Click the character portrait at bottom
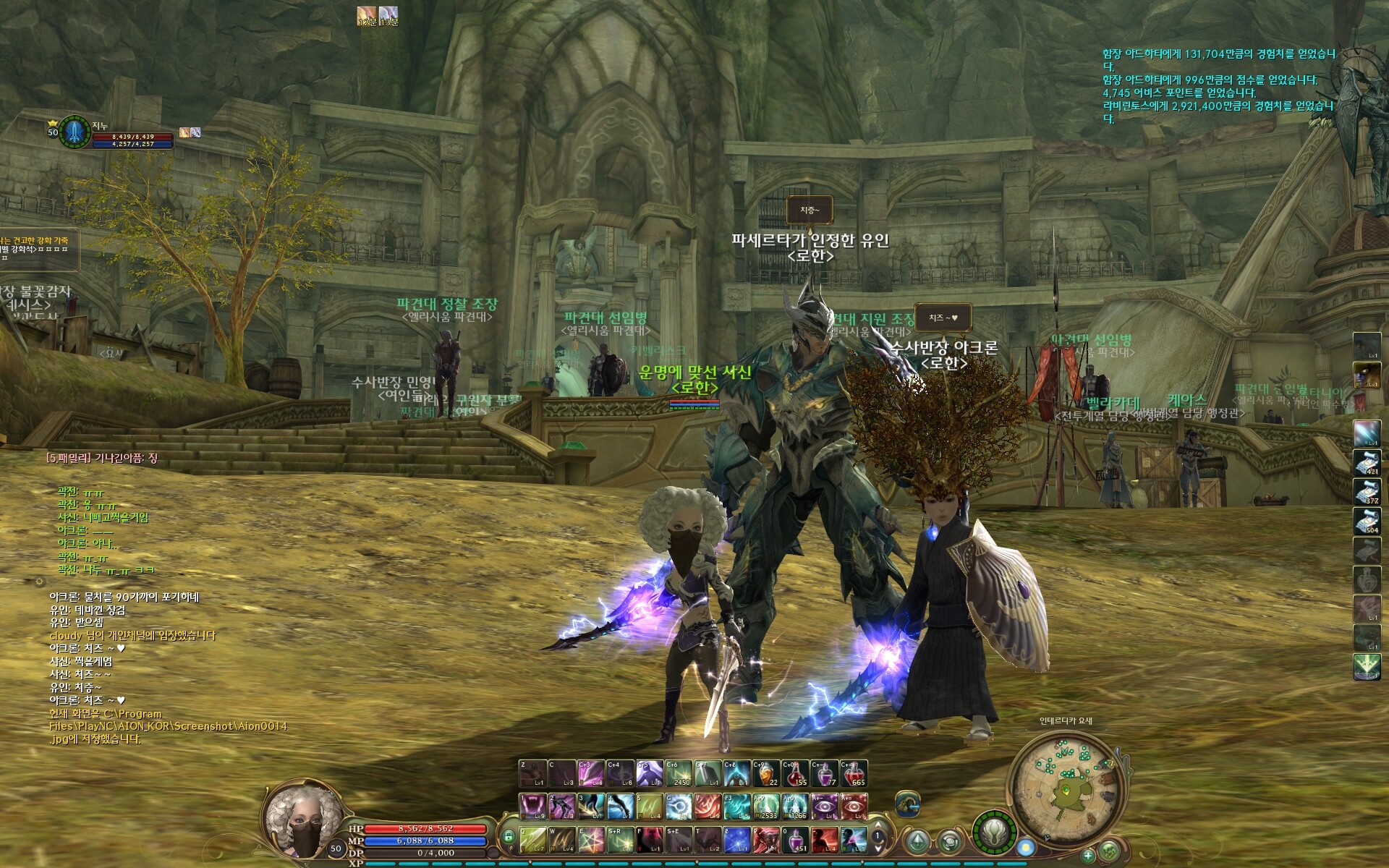 301,820
